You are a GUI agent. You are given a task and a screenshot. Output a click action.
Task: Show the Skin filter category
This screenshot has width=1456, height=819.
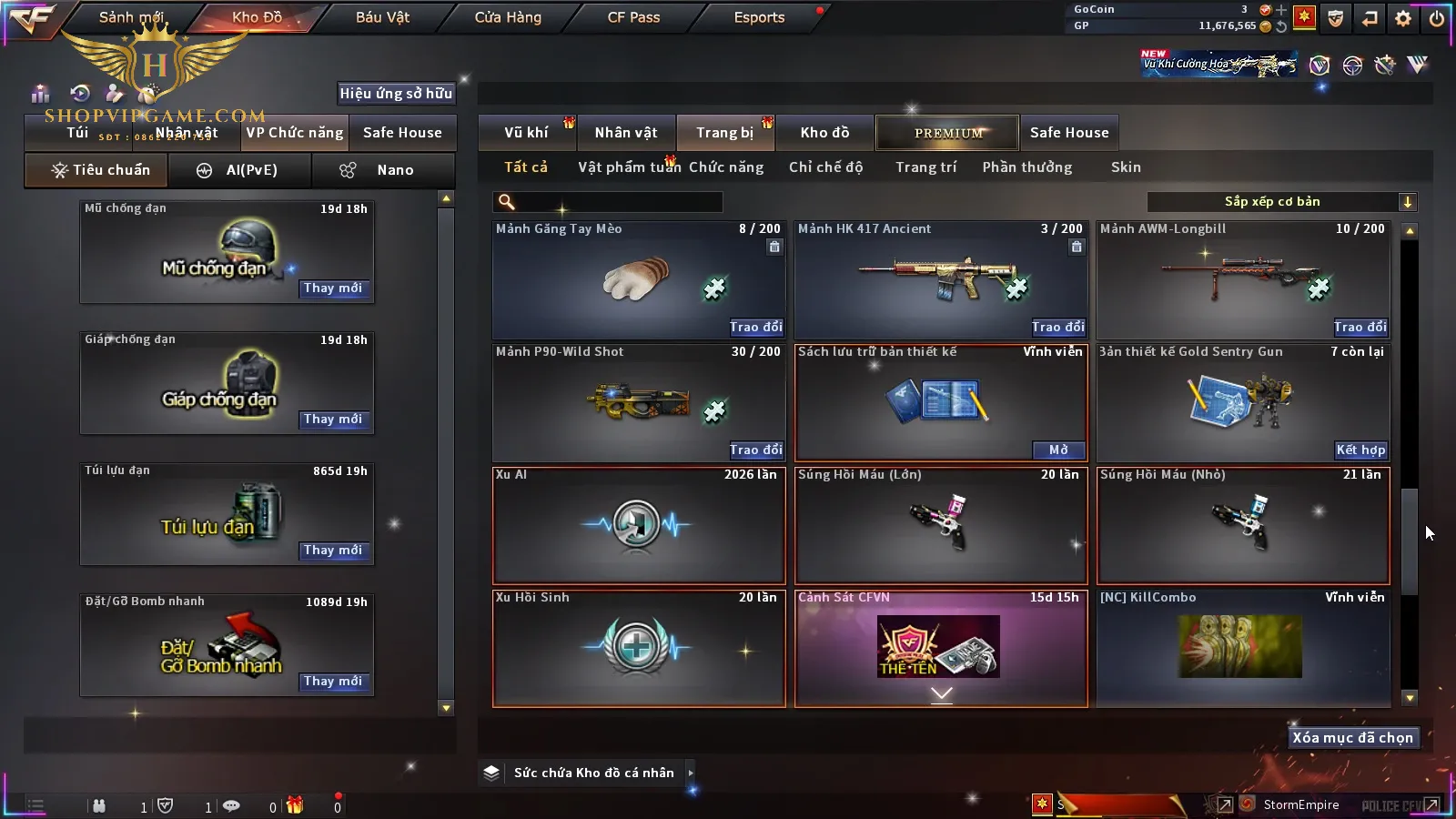click(x=1126, y=167)
